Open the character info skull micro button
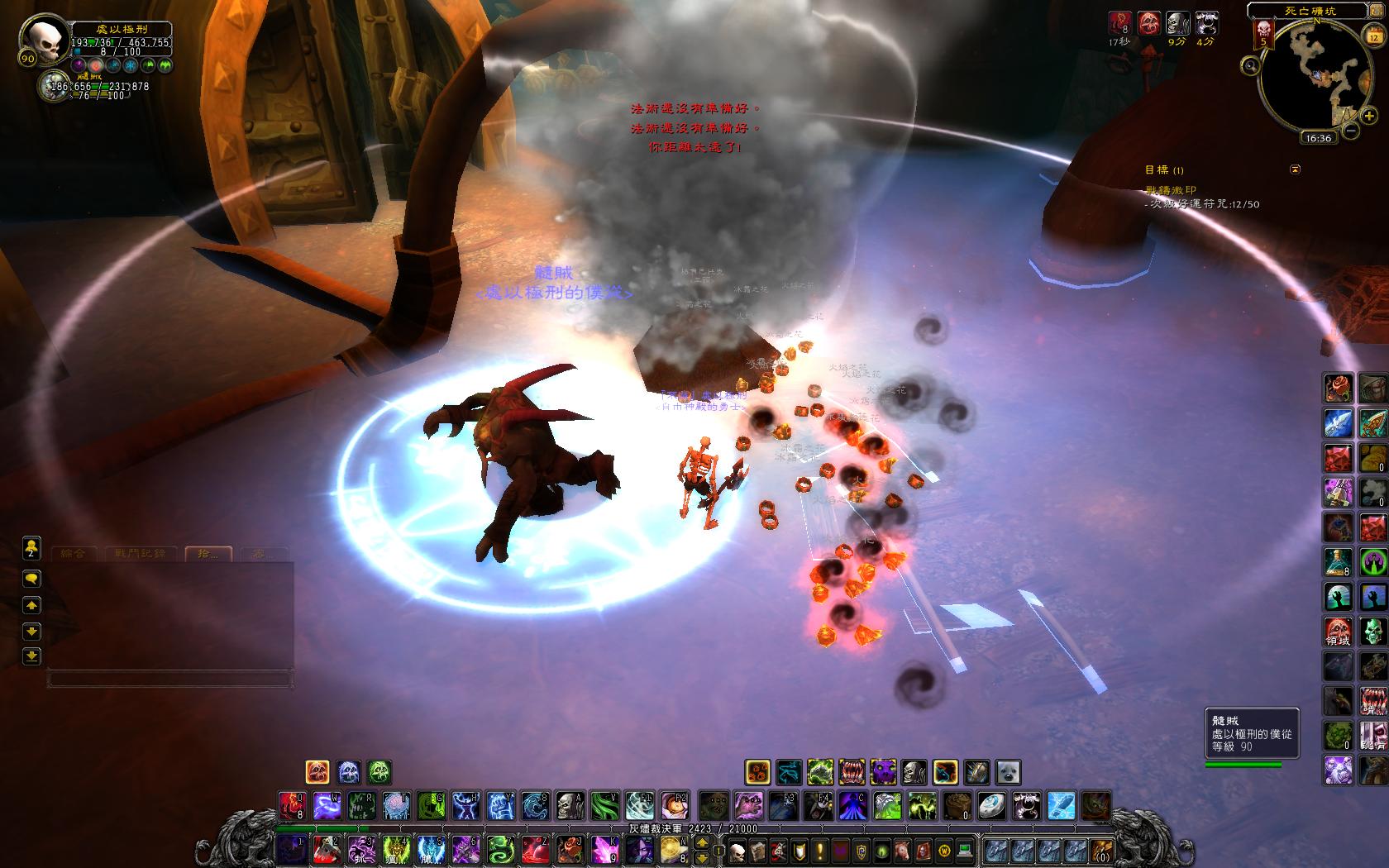 [x=737, y=850]
